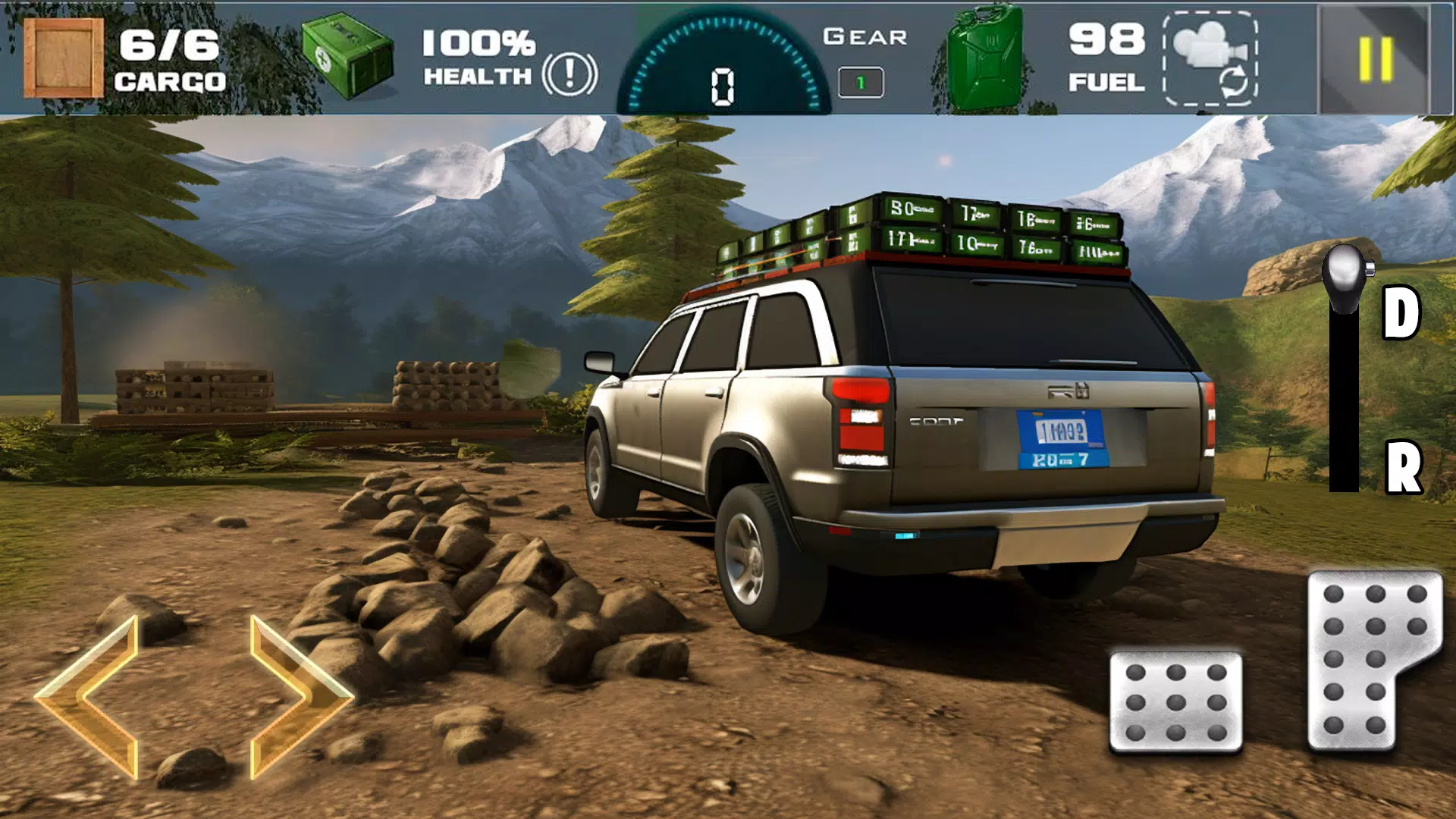The width and height of the screenshot is (1456, 819).
Task: Shift the gear lever to R reverse
Action: click(x=1403, y=468)
